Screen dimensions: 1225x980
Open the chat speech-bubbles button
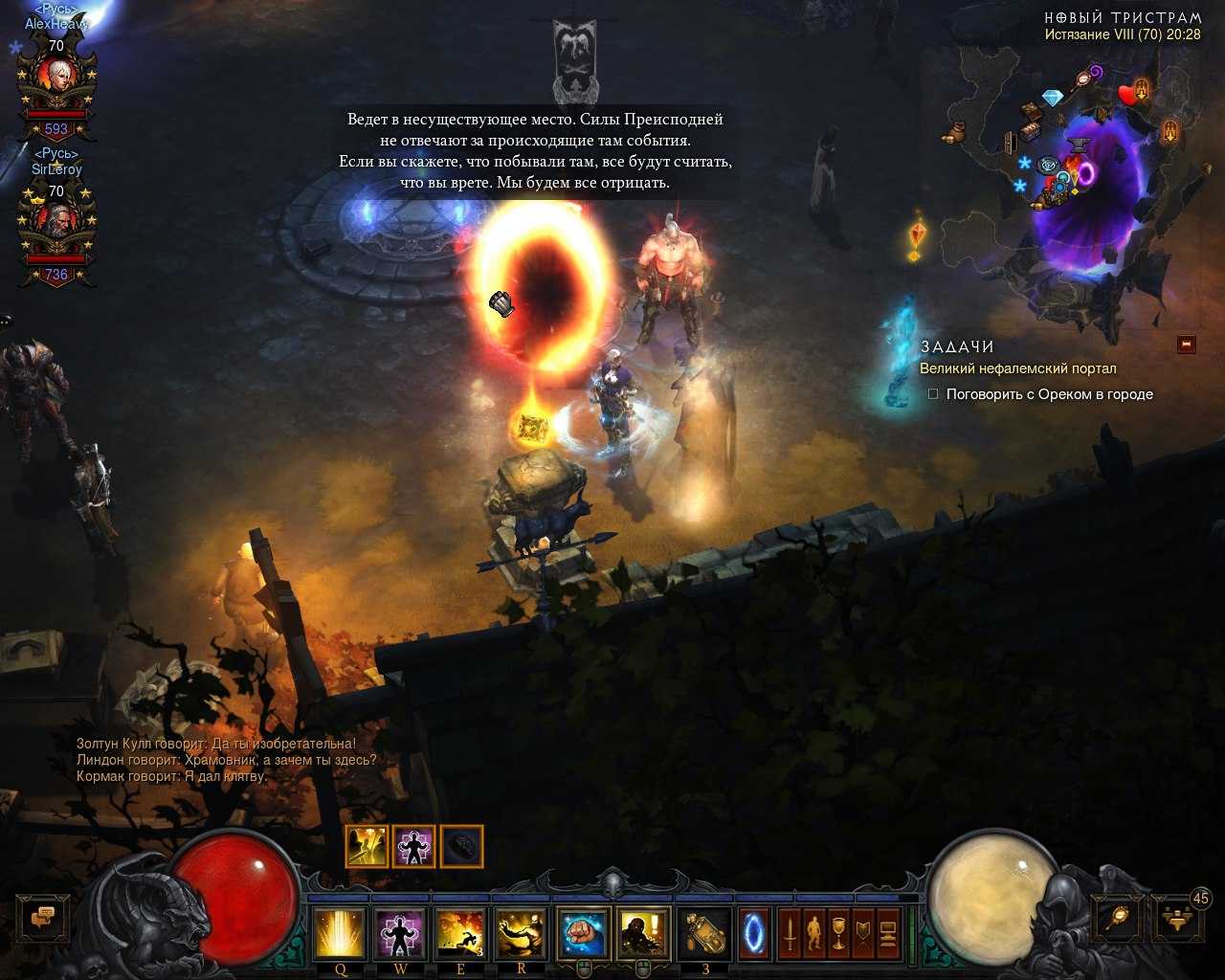[x=43, y=919]
